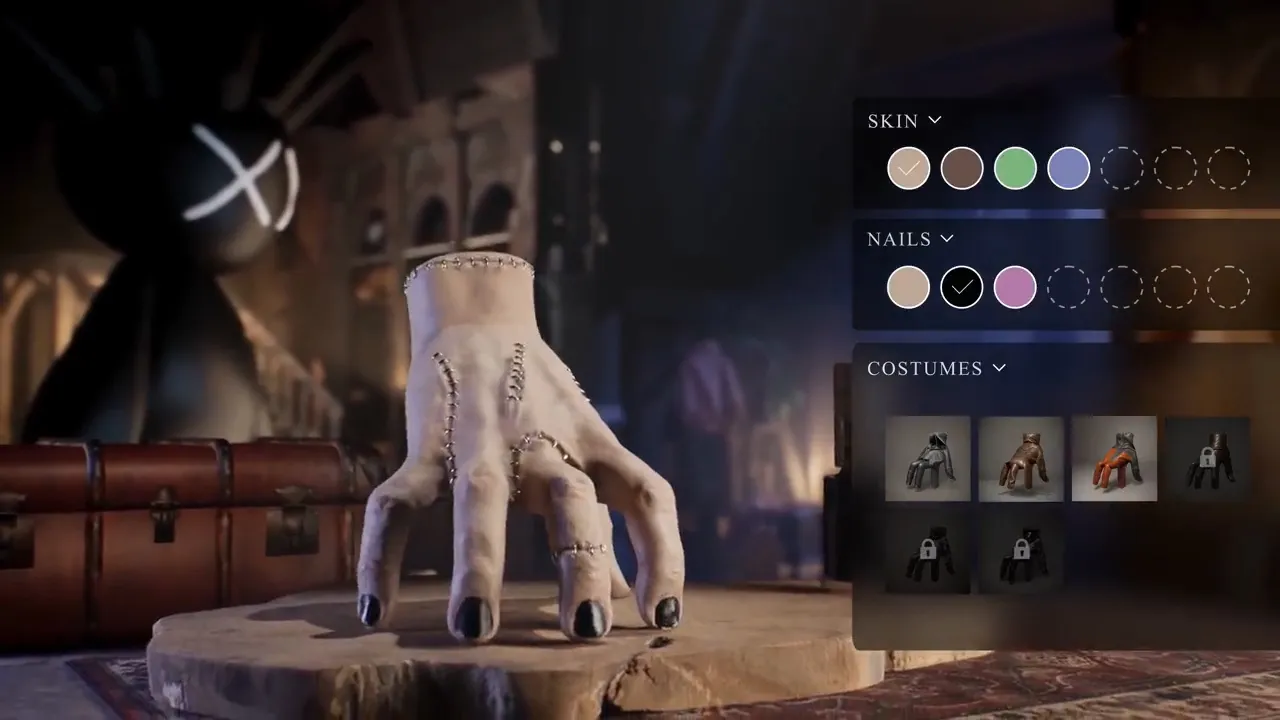Equip the orange and black glove costume
This screenshot has width=1280, height=720.
[1114, 458]
